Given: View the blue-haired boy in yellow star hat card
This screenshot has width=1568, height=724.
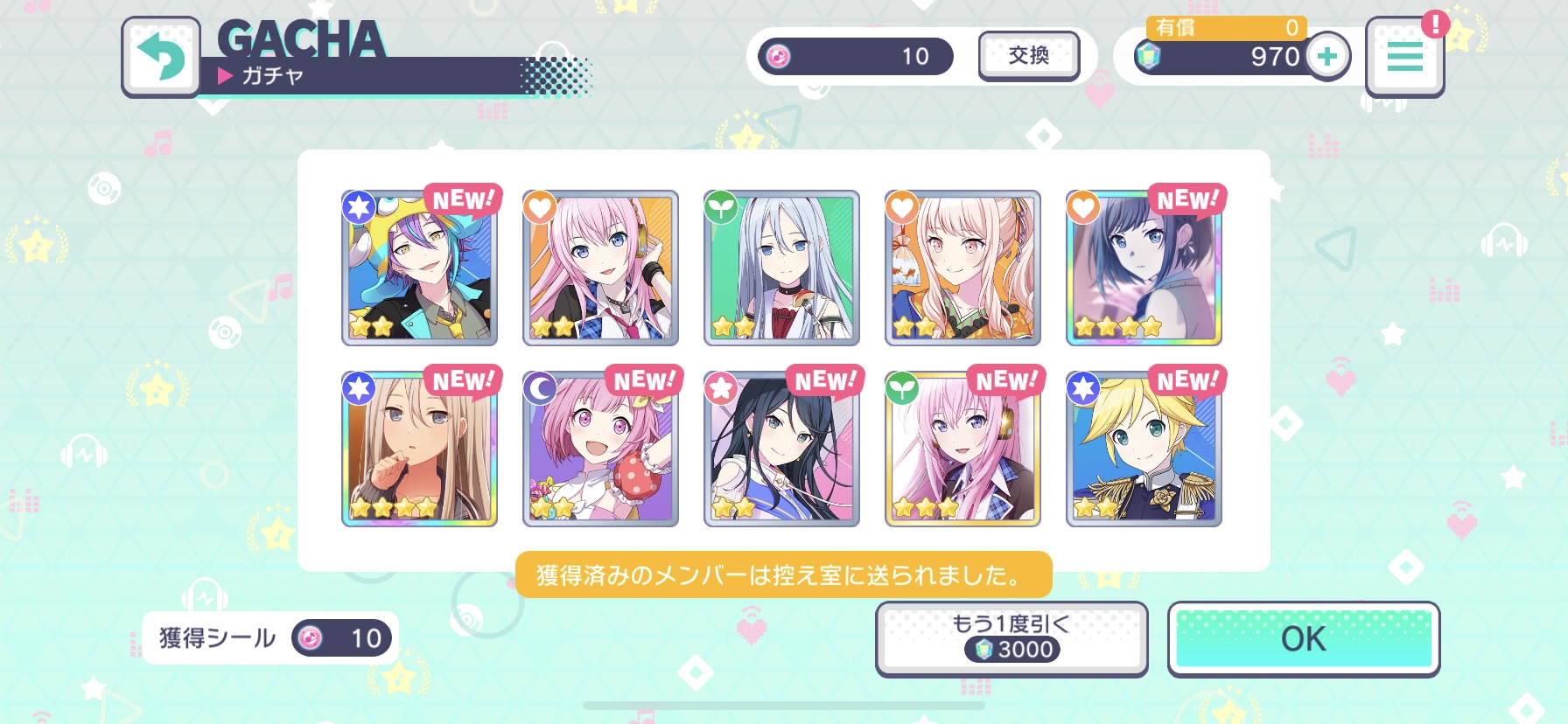Looking at the screenshot, I should [419, 268].
